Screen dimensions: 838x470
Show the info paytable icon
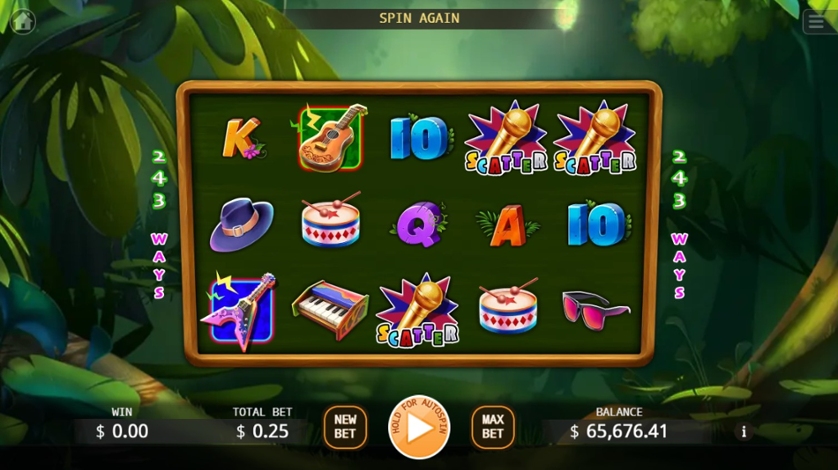pos(743,432)
